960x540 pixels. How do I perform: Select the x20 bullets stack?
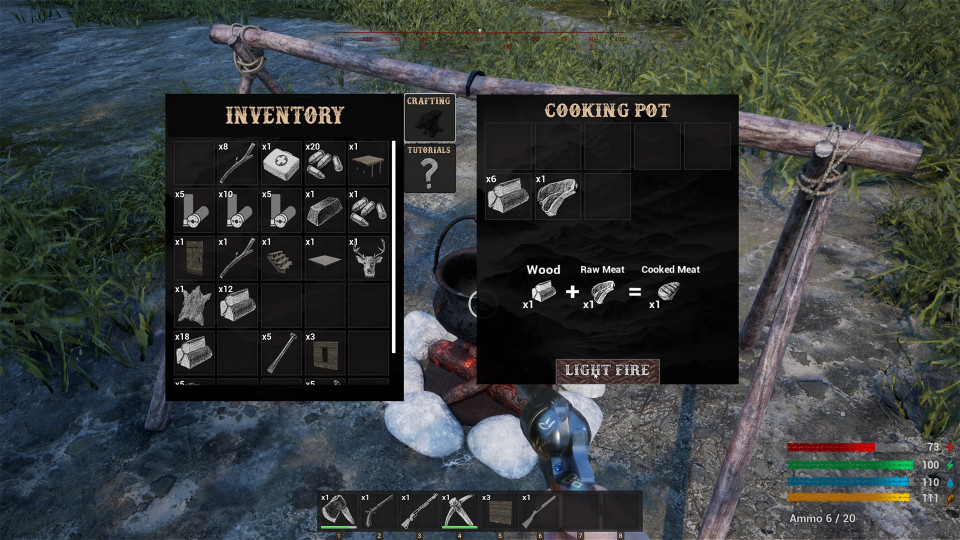click(x=324, y=163)
